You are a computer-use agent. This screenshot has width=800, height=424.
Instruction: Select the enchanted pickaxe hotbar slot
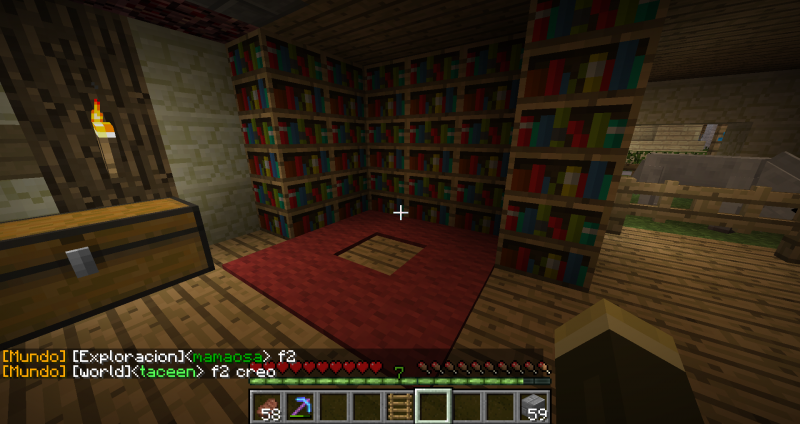click(x=298, y=406)
